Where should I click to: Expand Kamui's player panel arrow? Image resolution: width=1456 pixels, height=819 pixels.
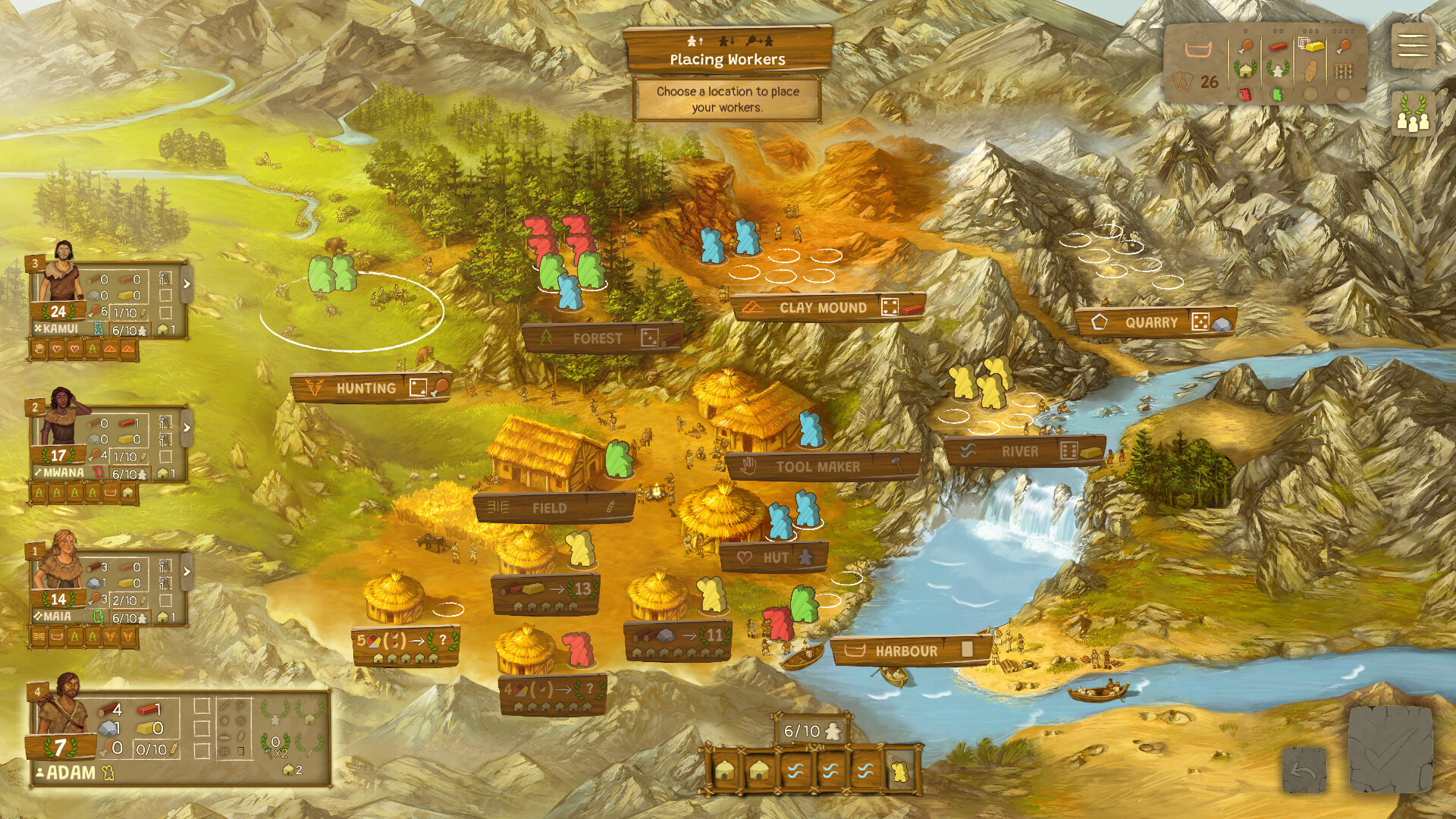(187, 284)
